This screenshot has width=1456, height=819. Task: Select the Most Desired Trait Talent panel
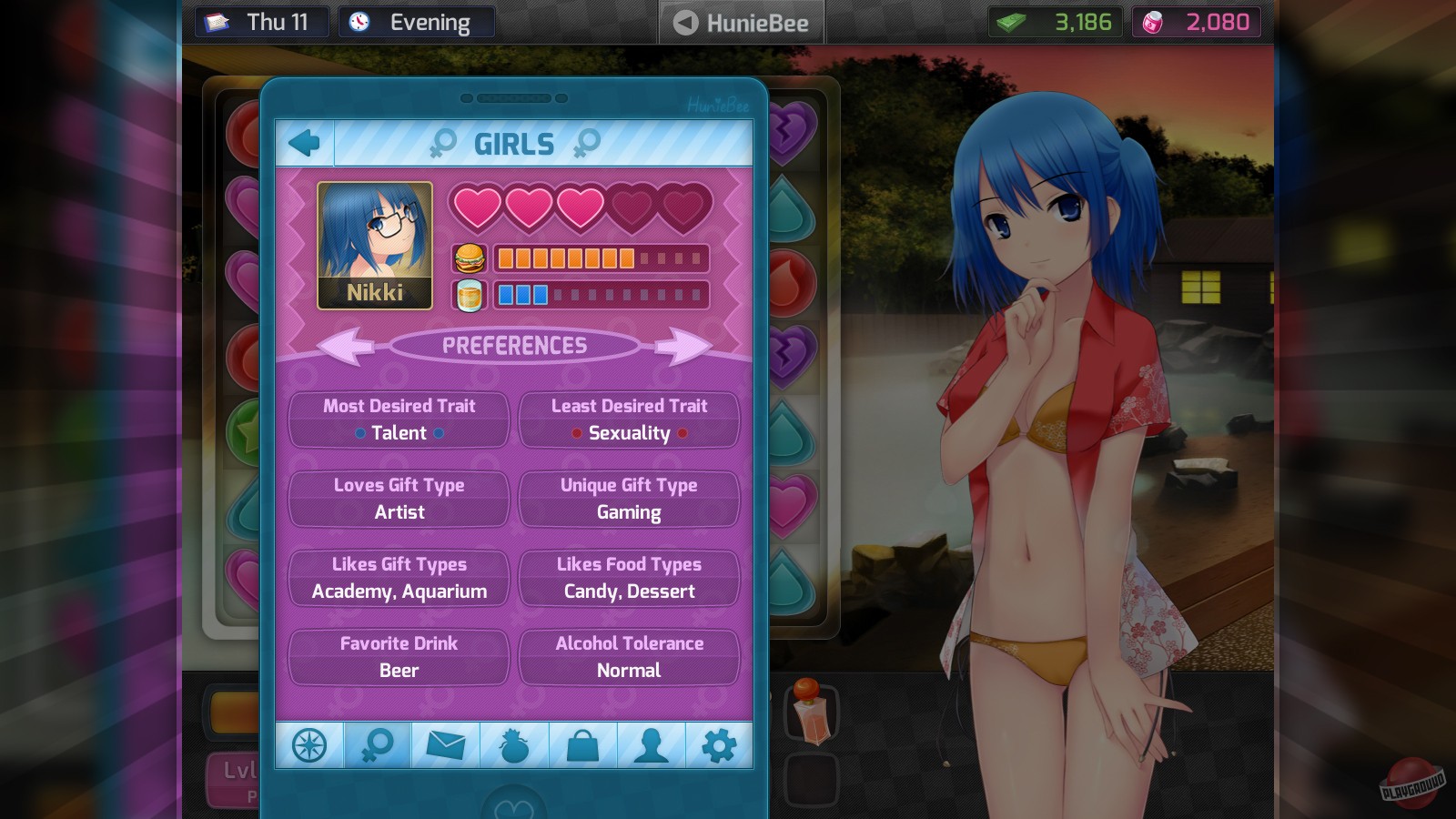398,420
